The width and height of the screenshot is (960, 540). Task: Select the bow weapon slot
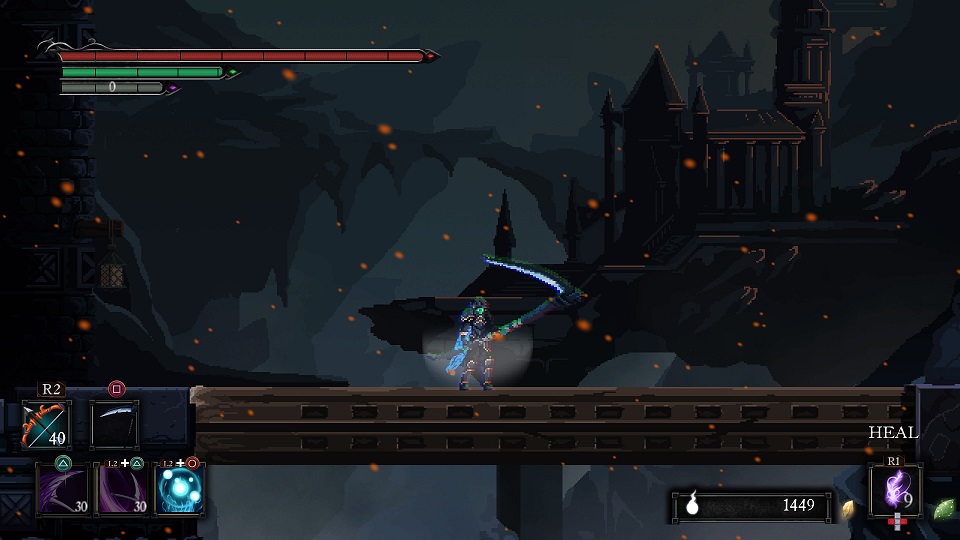tap(46, 424)
